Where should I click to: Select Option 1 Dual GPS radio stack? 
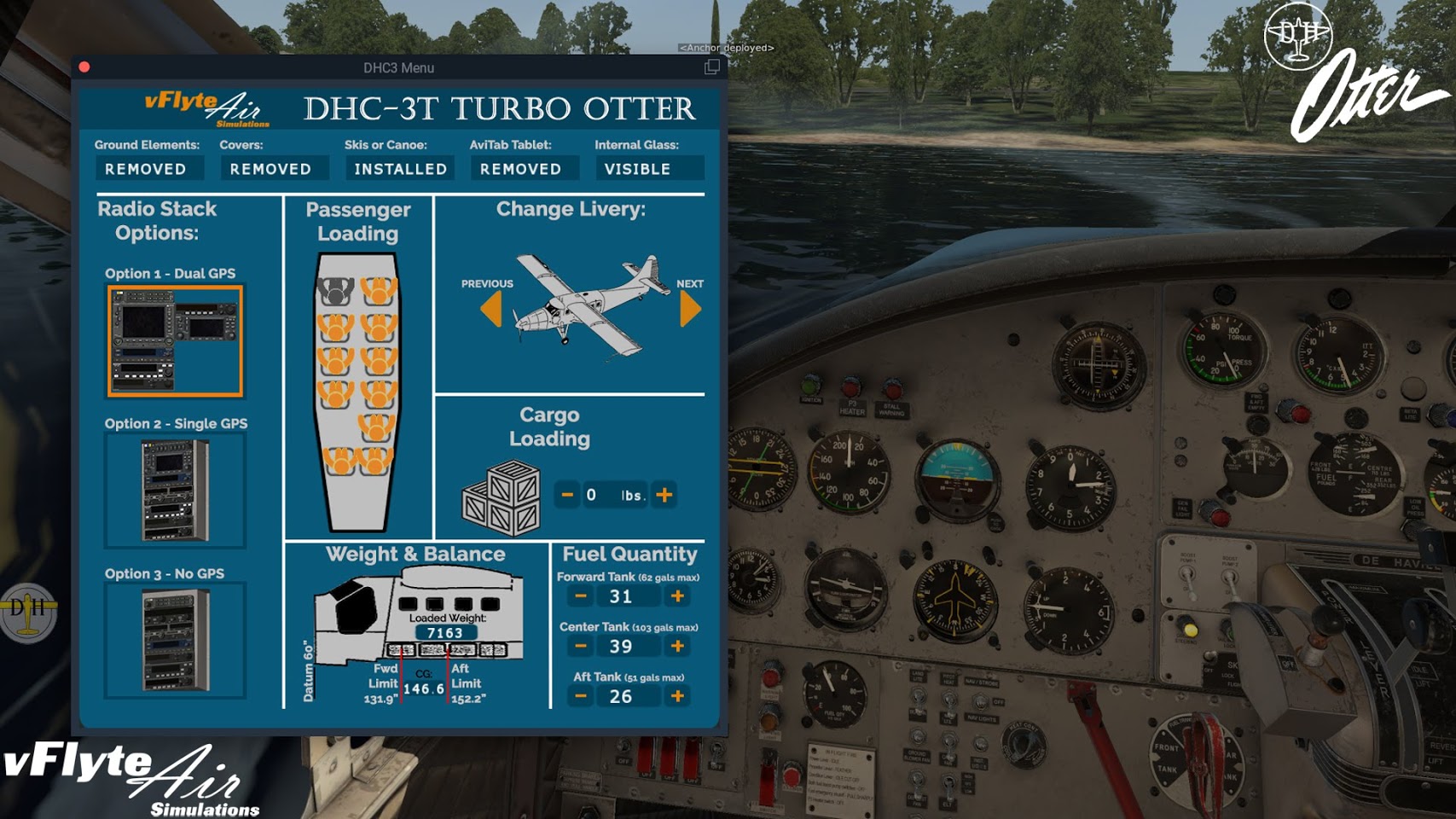pos(175,341)
